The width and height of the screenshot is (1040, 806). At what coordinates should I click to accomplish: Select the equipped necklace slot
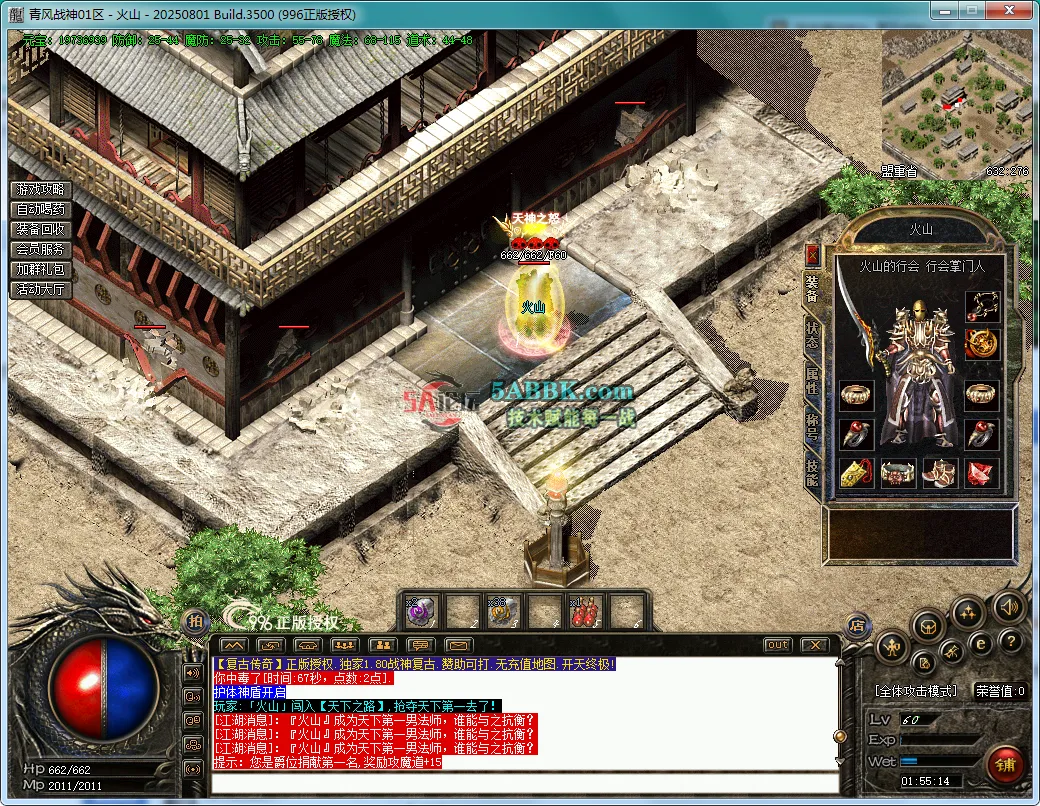(982, 305)
